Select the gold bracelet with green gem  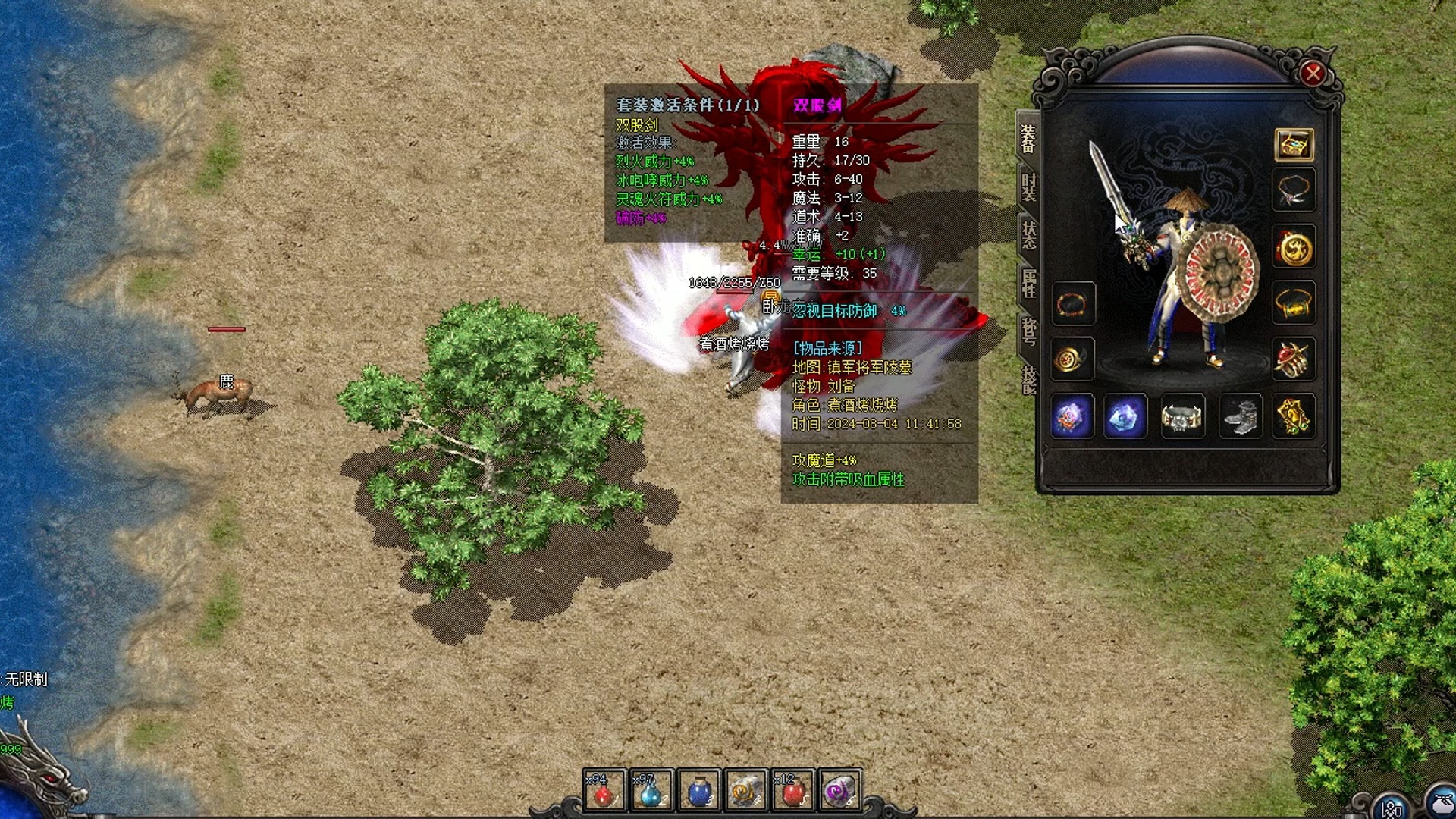coord(1294,304)
